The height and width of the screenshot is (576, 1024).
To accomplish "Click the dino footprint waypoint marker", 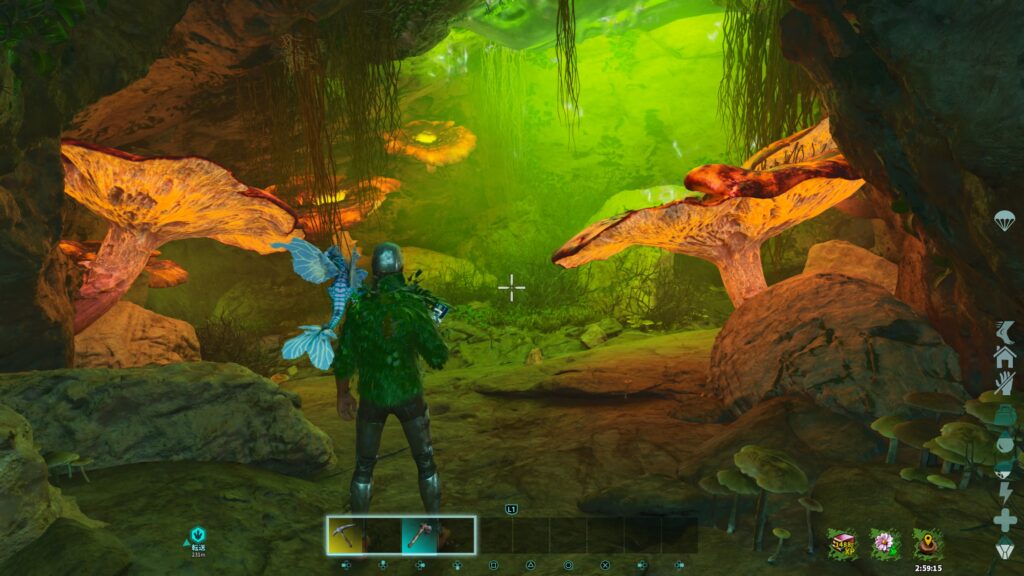I will [x=199, y=537].
